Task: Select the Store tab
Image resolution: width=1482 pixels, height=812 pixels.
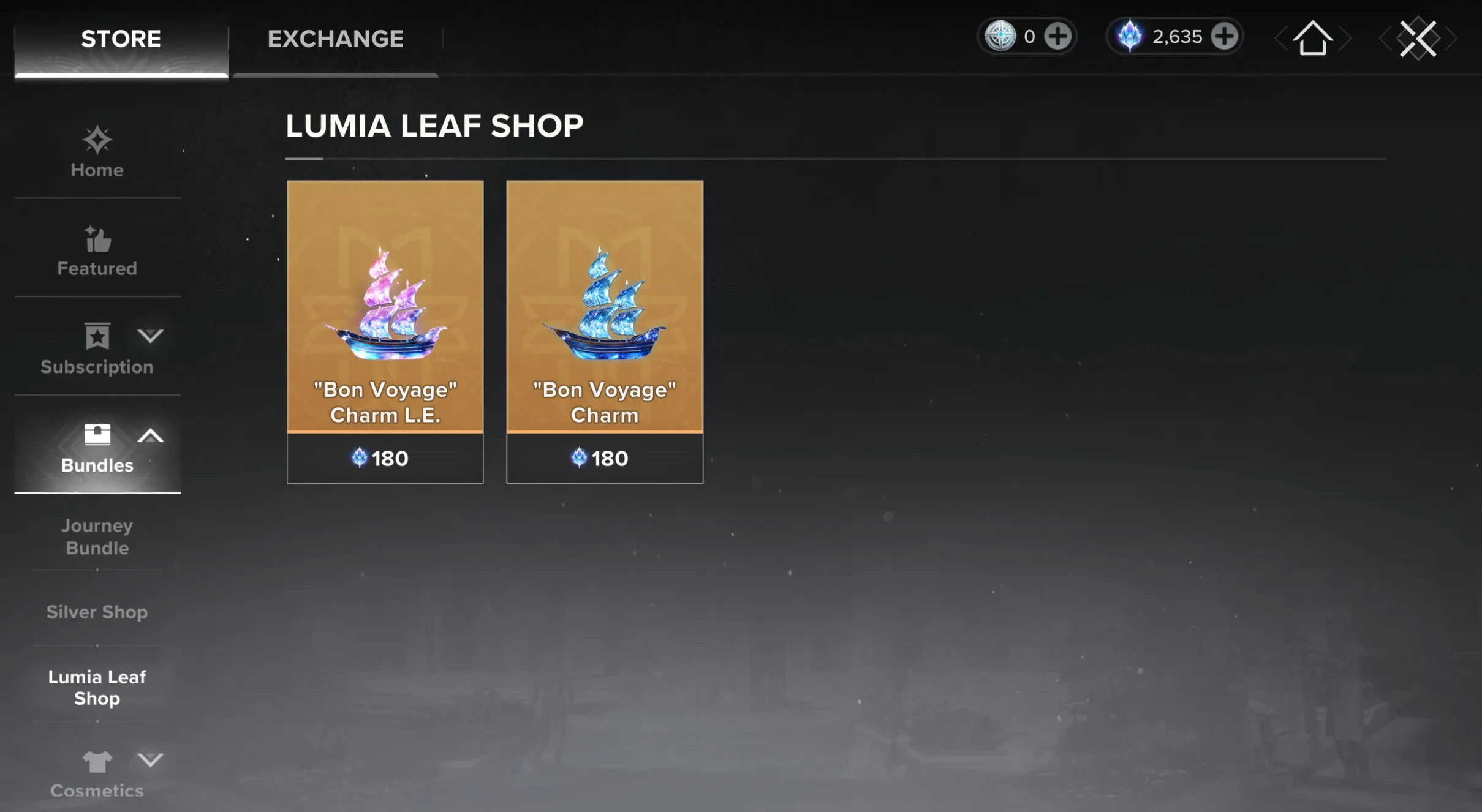Action: (121, 39)
